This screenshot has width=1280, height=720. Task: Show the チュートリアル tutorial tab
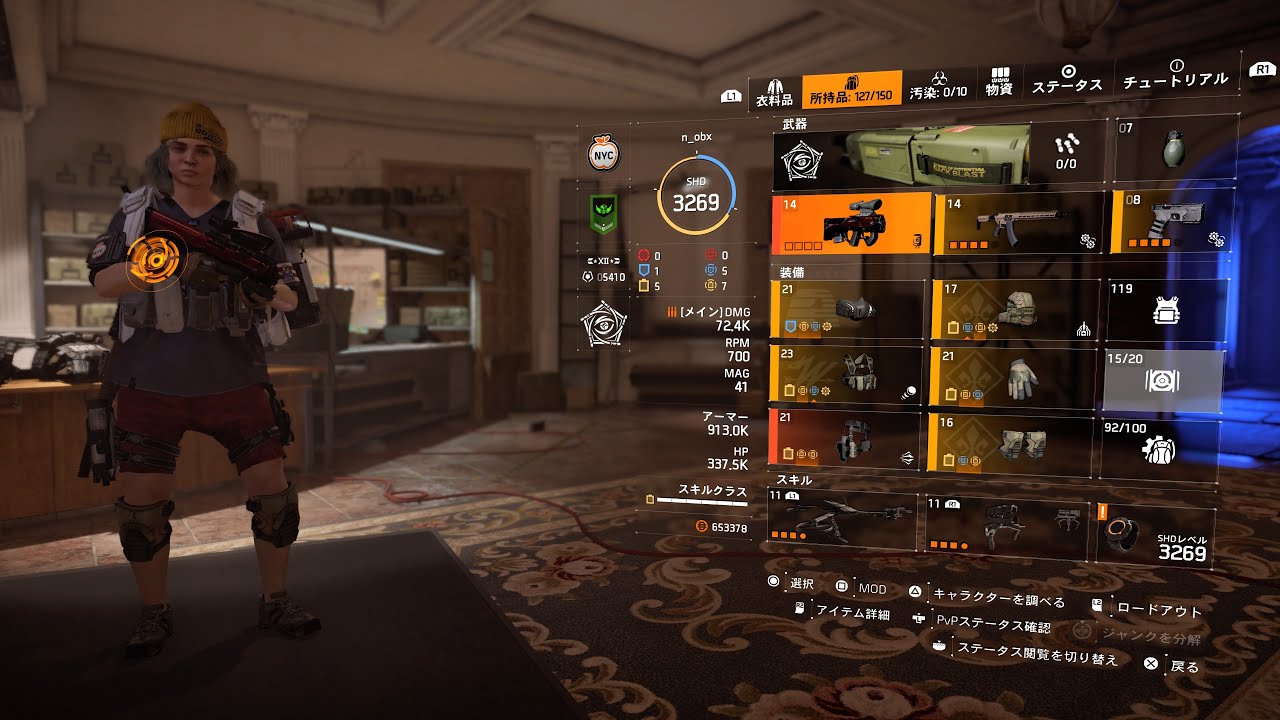coord(1175,74)
